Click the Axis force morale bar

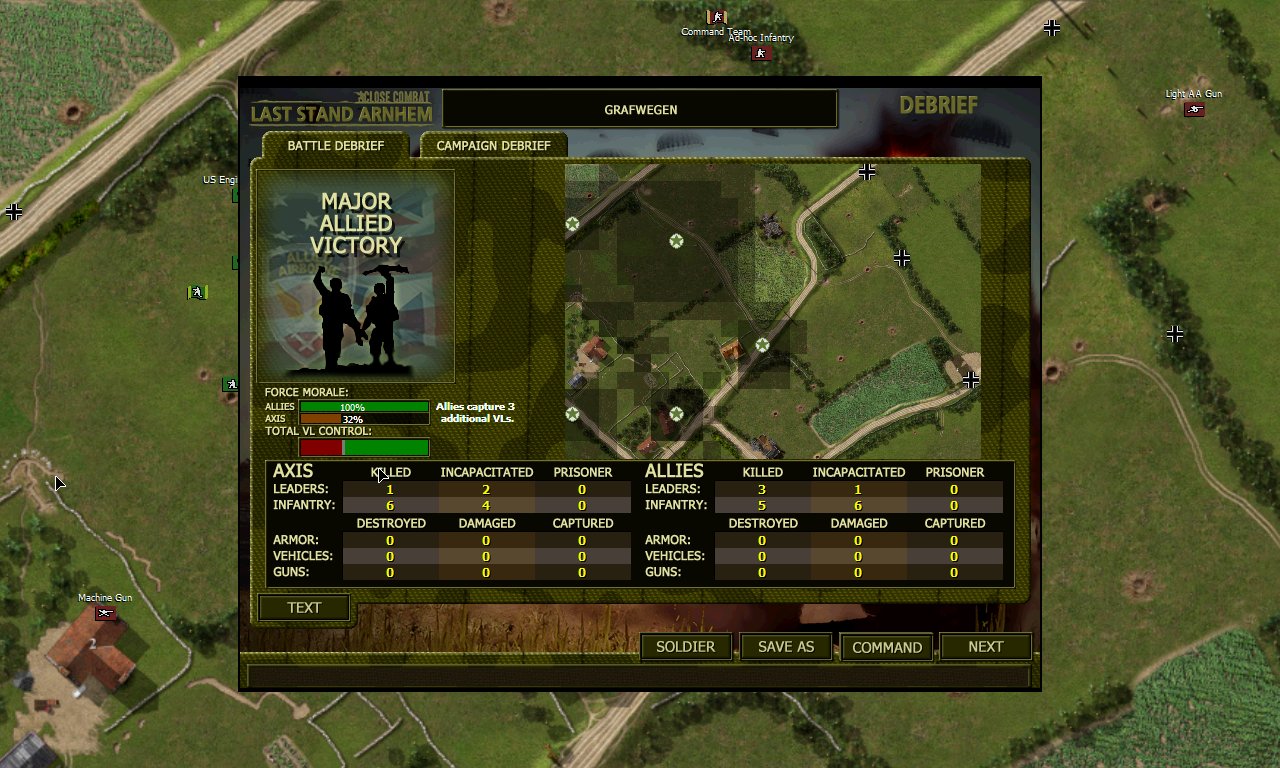pos(365,419)
